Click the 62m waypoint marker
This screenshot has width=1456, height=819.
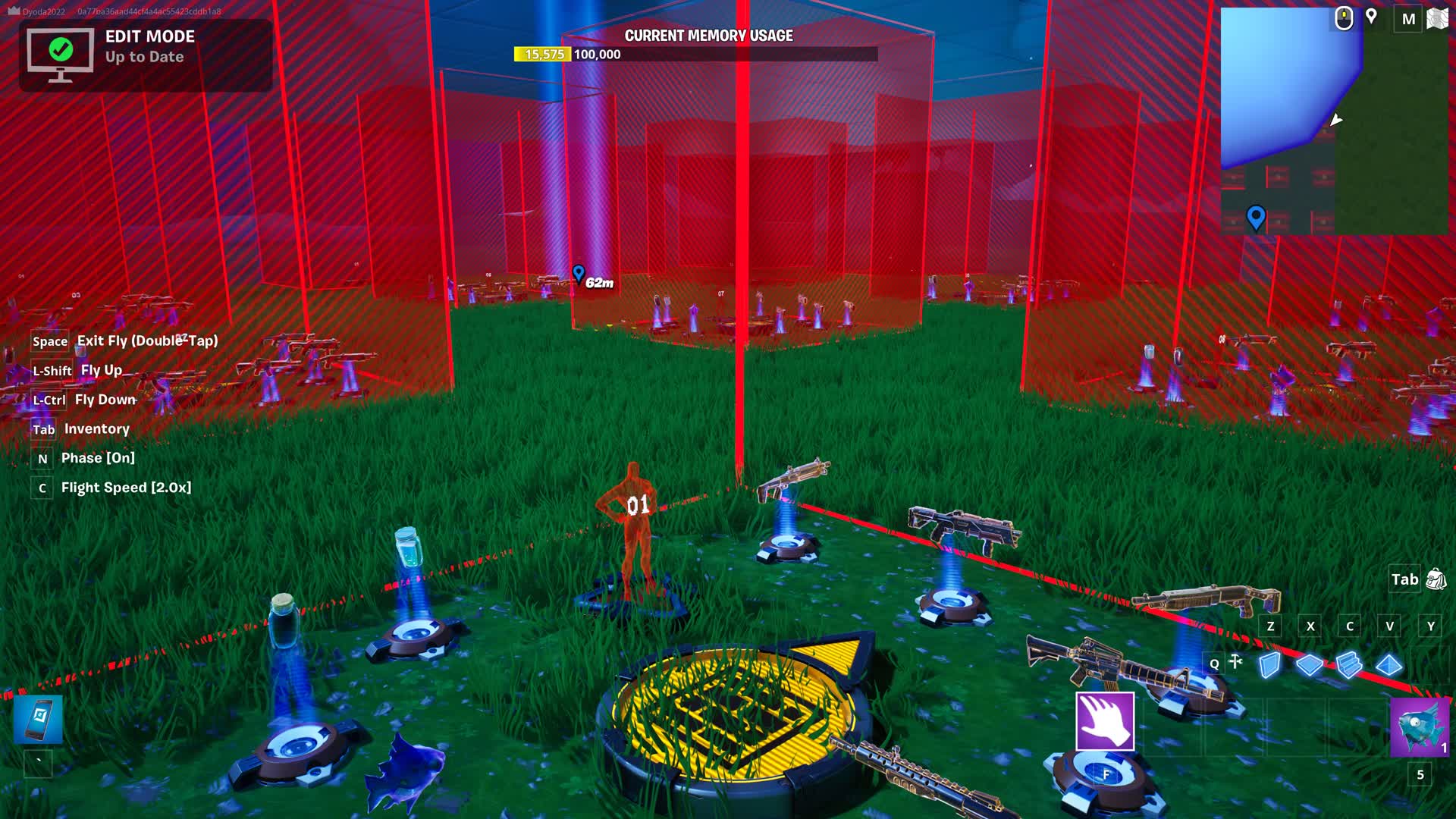click(579, 275)
